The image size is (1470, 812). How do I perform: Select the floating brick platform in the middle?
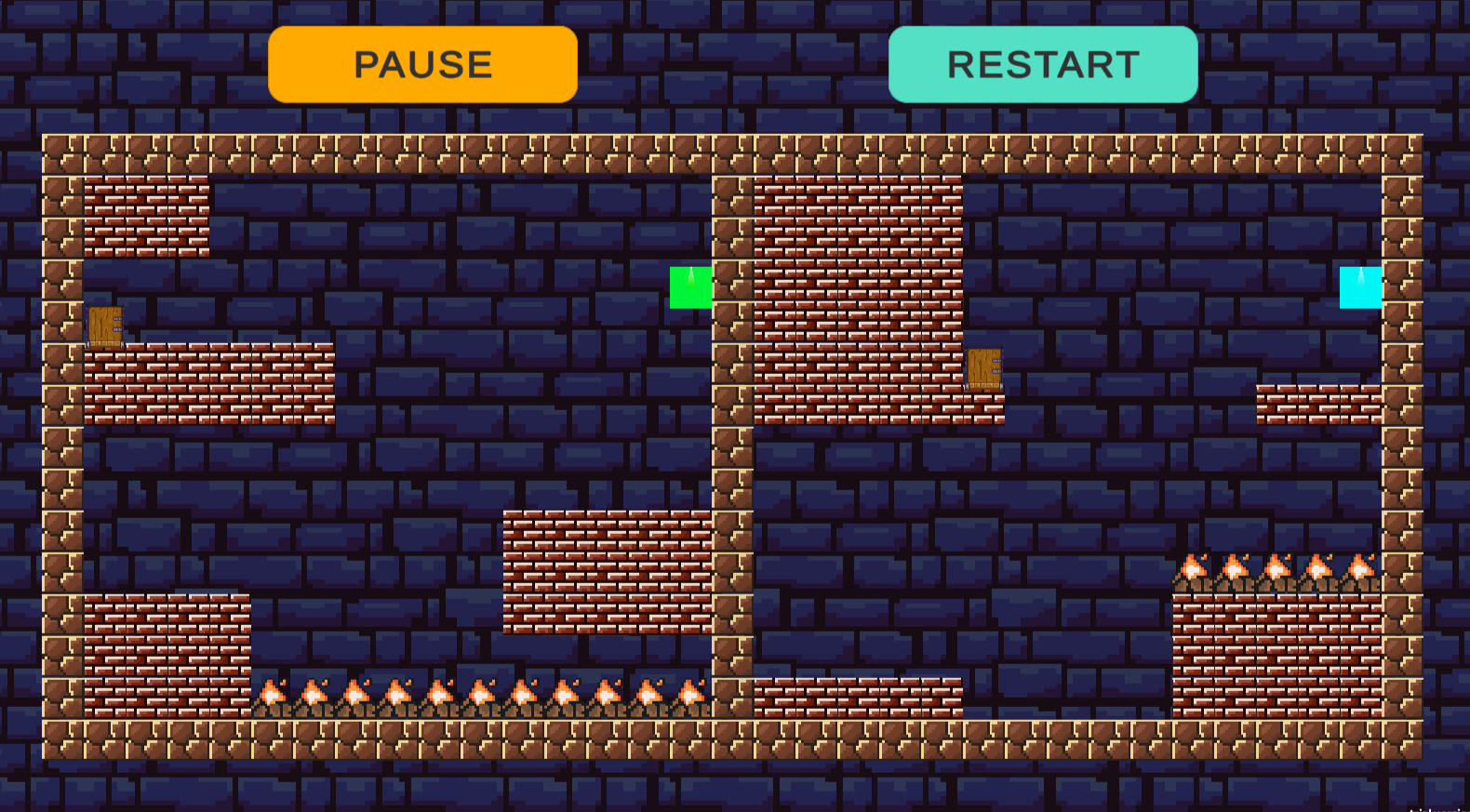click(605, 572)
